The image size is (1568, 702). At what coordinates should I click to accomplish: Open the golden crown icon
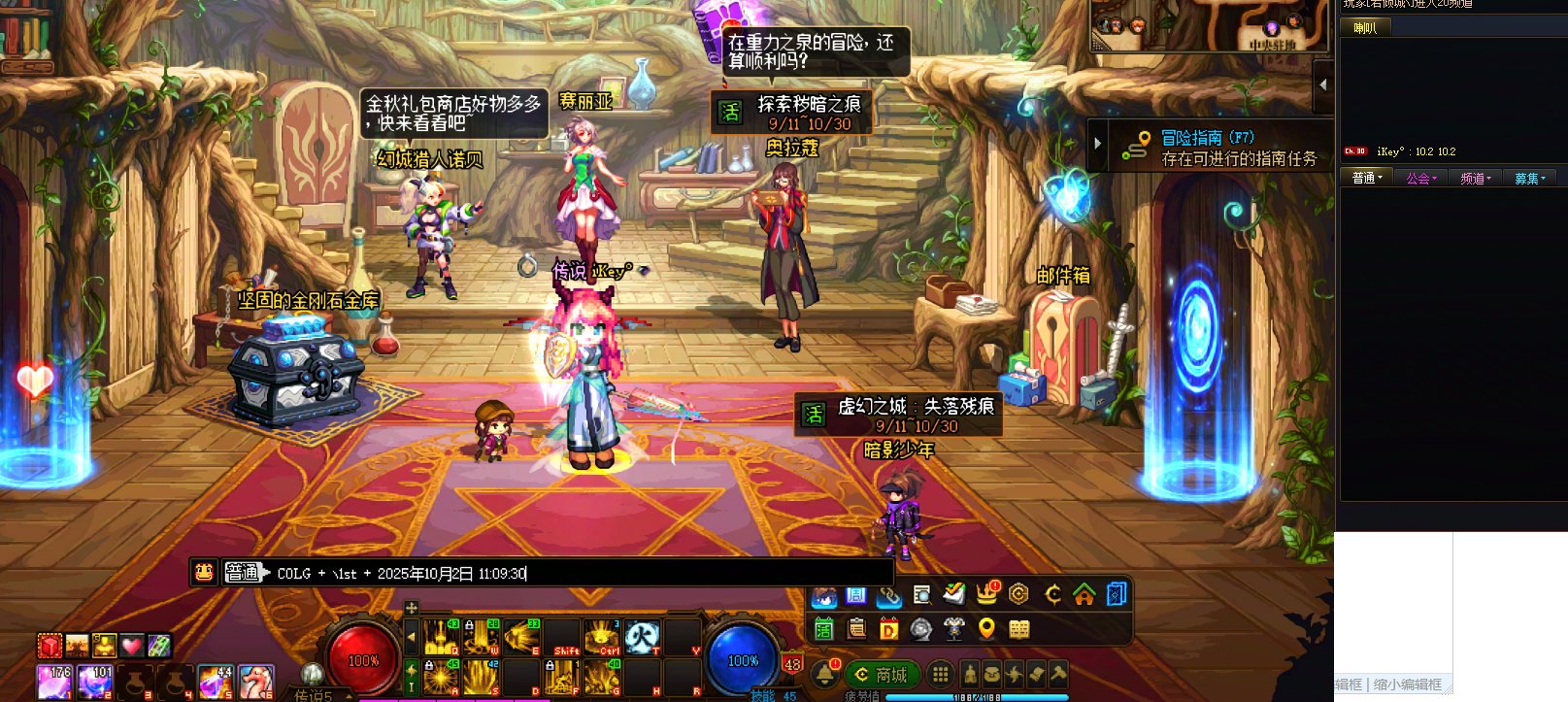(986, 593)
